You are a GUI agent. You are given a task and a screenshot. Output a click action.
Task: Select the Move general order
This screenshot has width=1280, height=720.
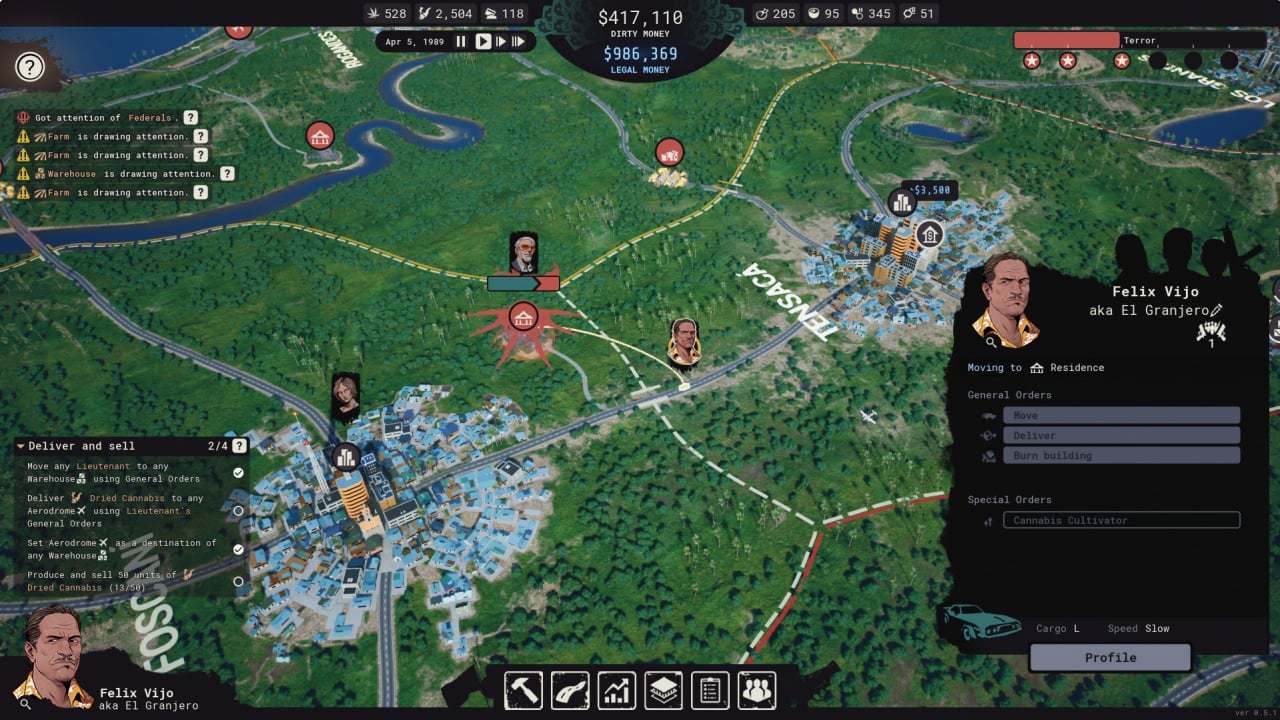coord(1121,415)
